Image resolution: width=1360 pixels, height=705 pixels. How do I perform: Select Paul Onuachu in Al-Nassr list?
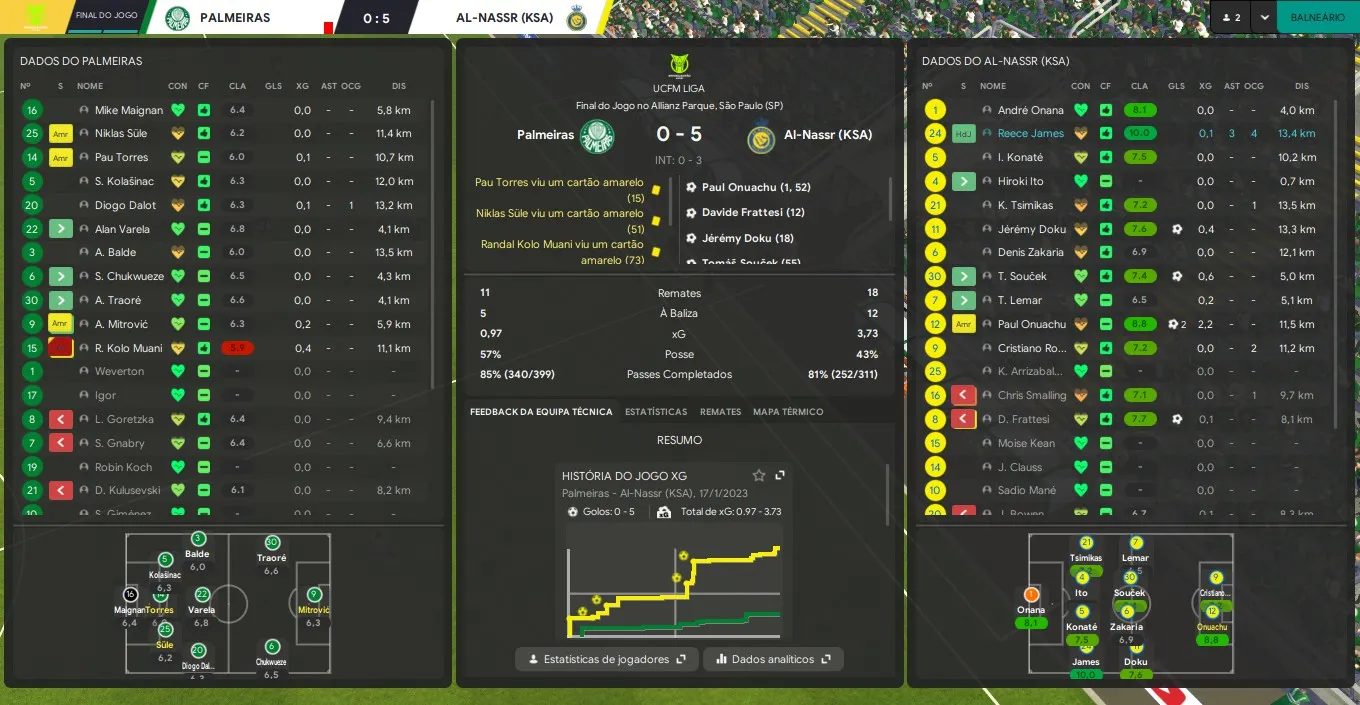coord(1031,324)
